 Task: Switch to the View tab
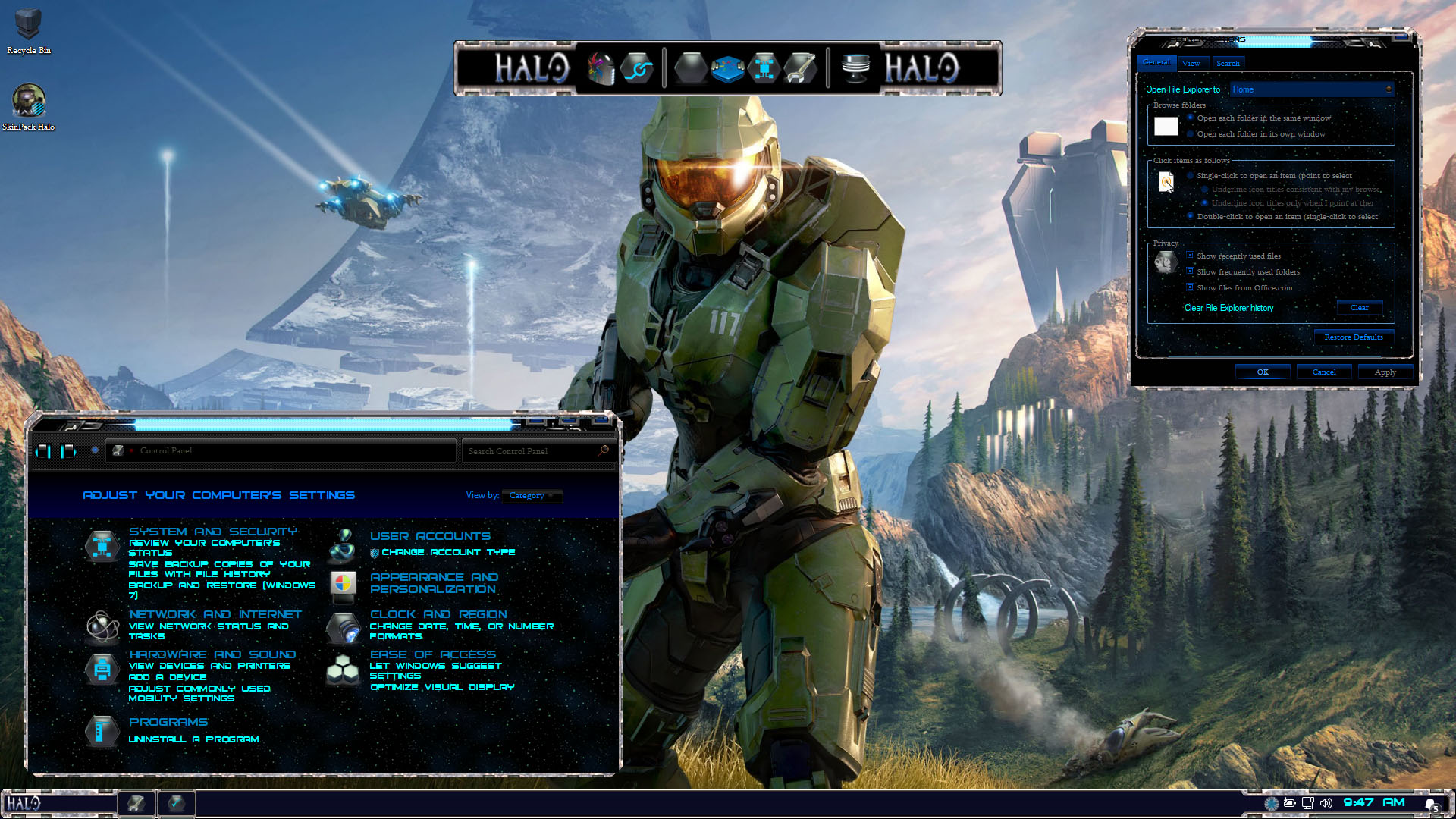pyautogui.click(x=1191, y=64)
